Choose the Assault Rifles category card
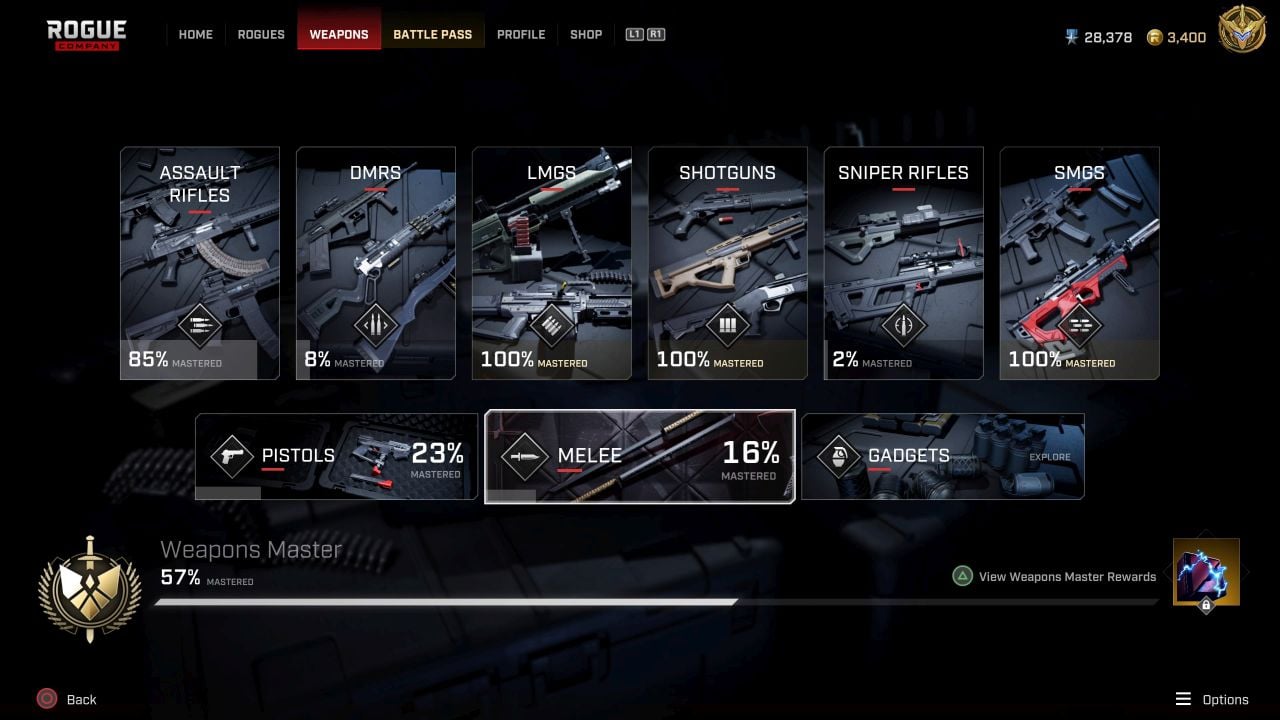 (200, 263)
